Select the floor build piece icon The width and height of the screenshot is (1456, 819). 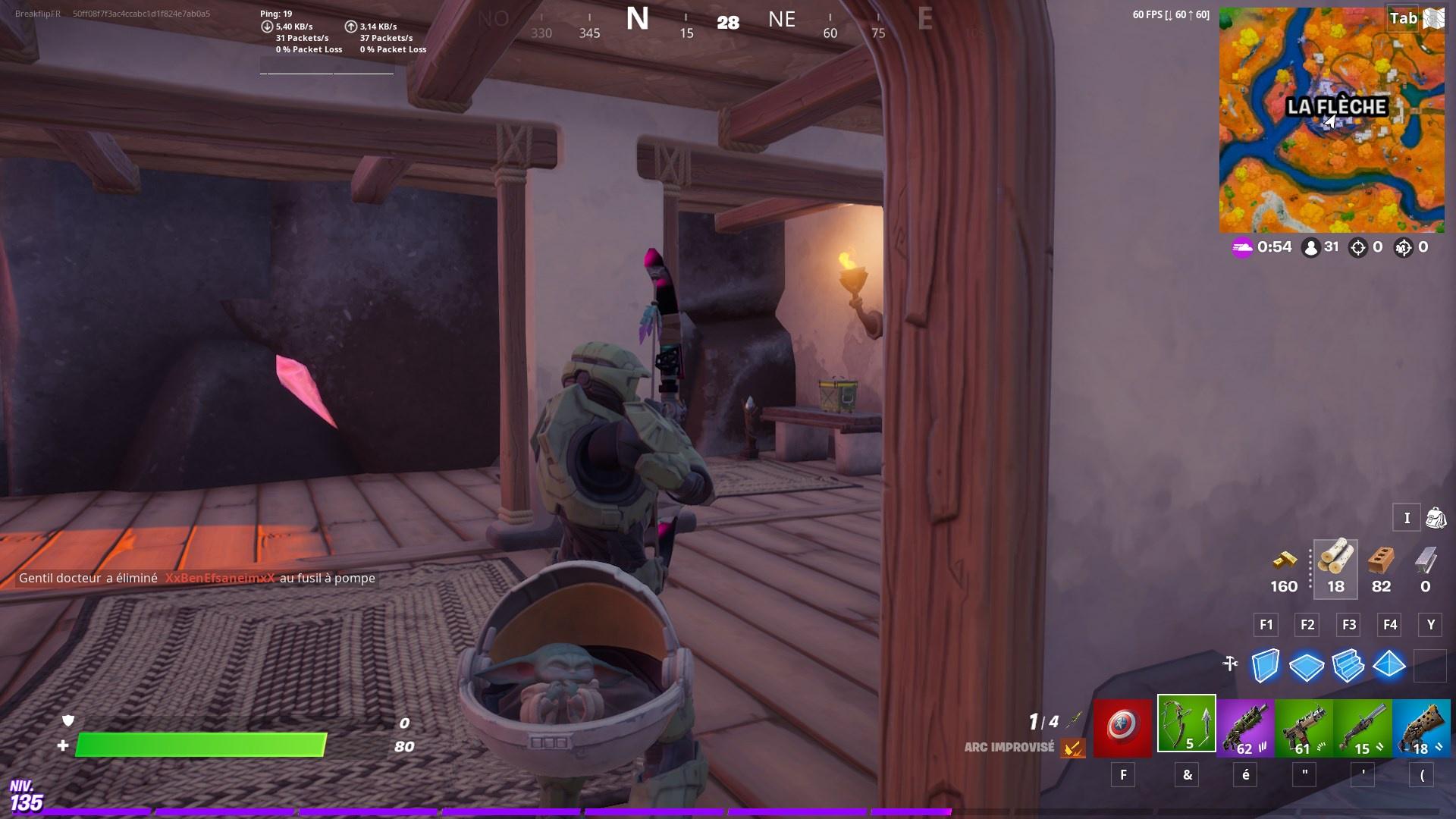click(x=1307, y=667)
